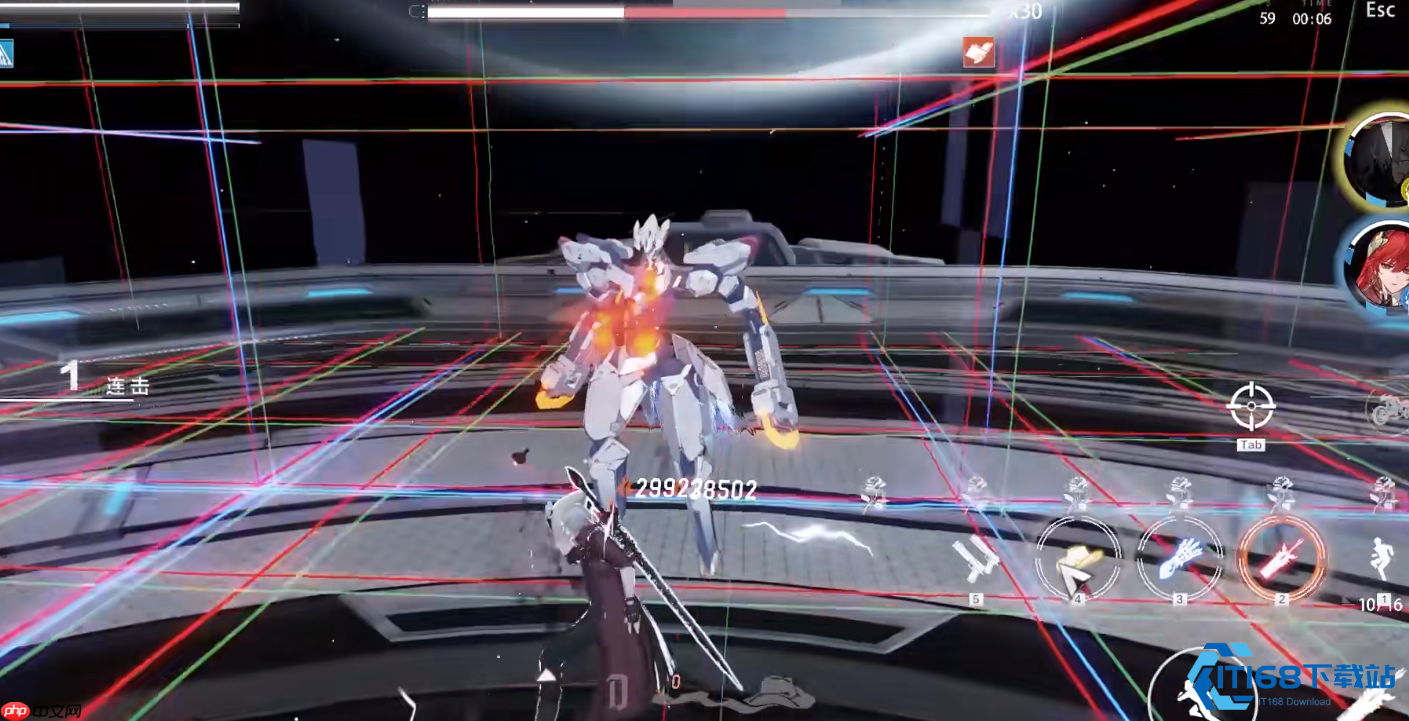Open the pause menu via Esc label
The image size is (1409, 721).
coord(1380,10)
